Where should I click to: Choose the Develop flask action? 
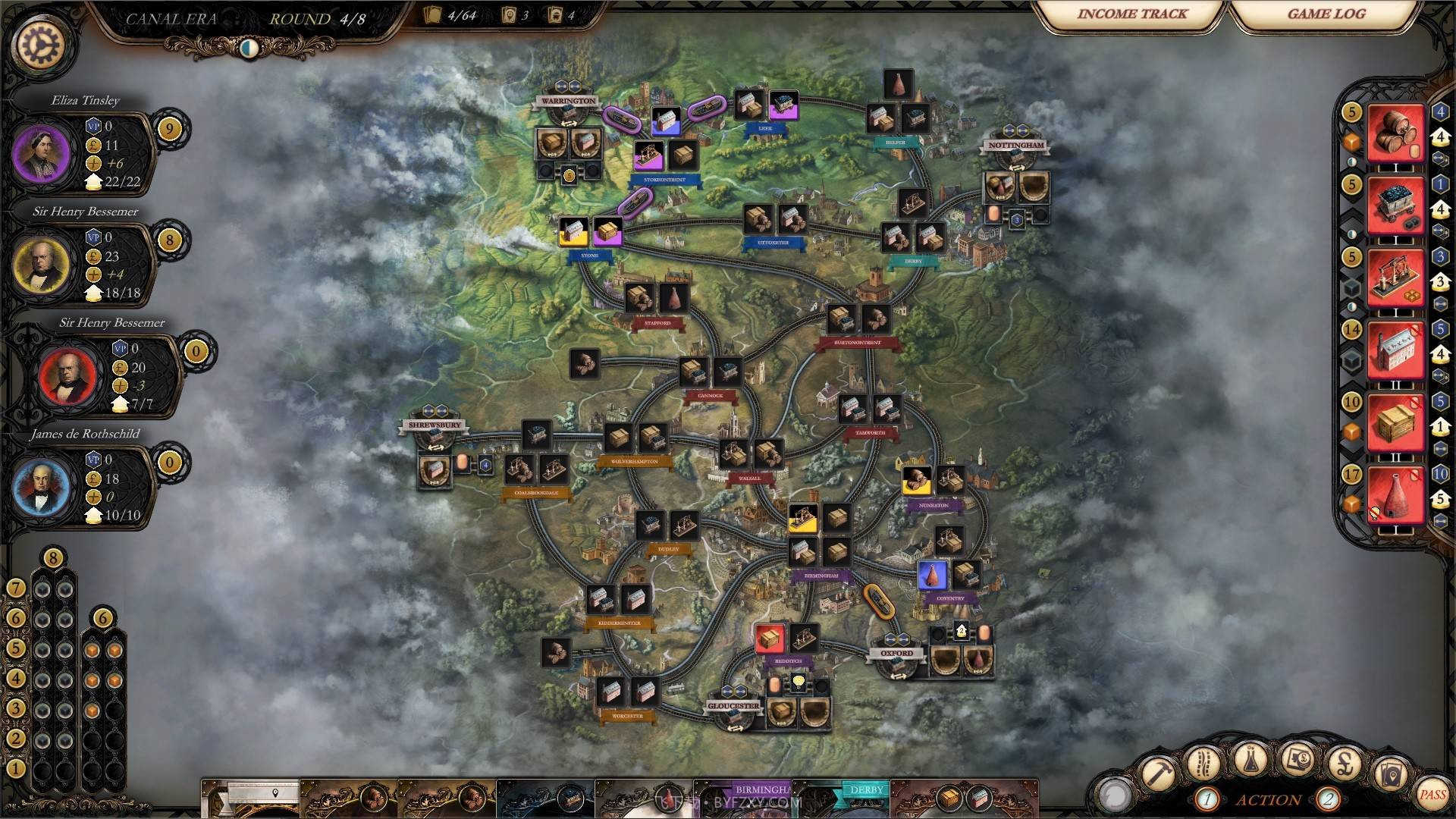click(x=1251, y=761)
